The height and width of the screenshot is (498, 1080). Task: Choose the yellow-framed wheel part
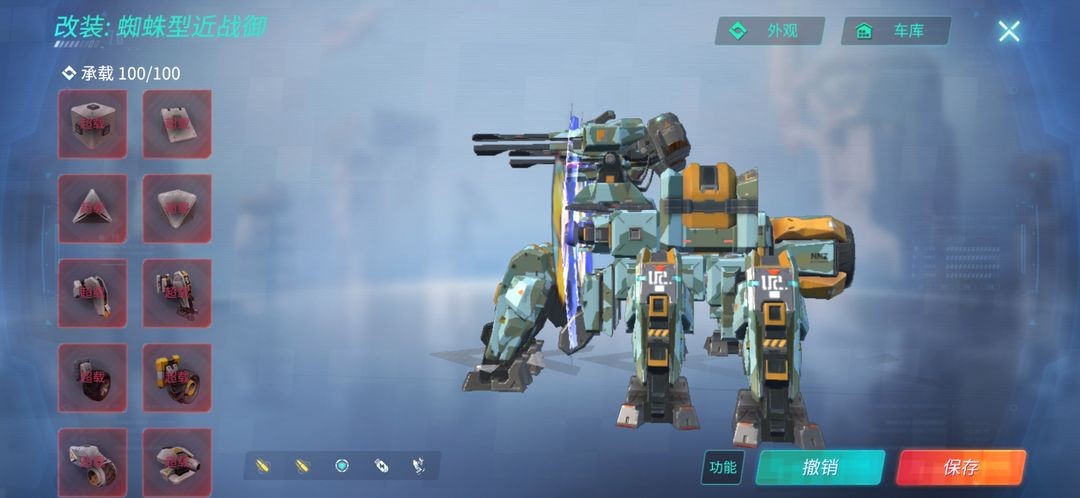177,378
